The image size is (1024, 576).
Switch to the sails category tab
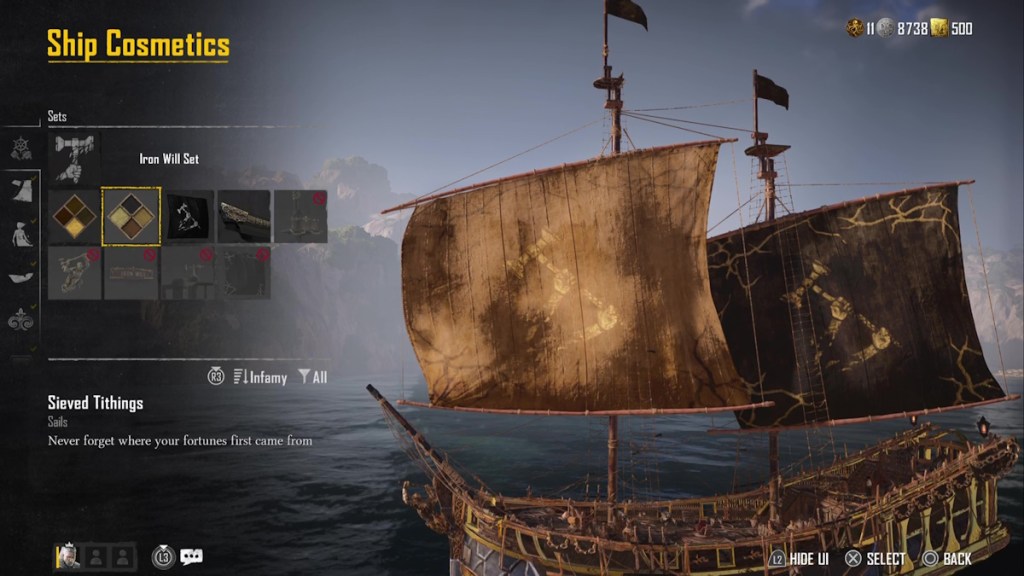pos(21,190)
